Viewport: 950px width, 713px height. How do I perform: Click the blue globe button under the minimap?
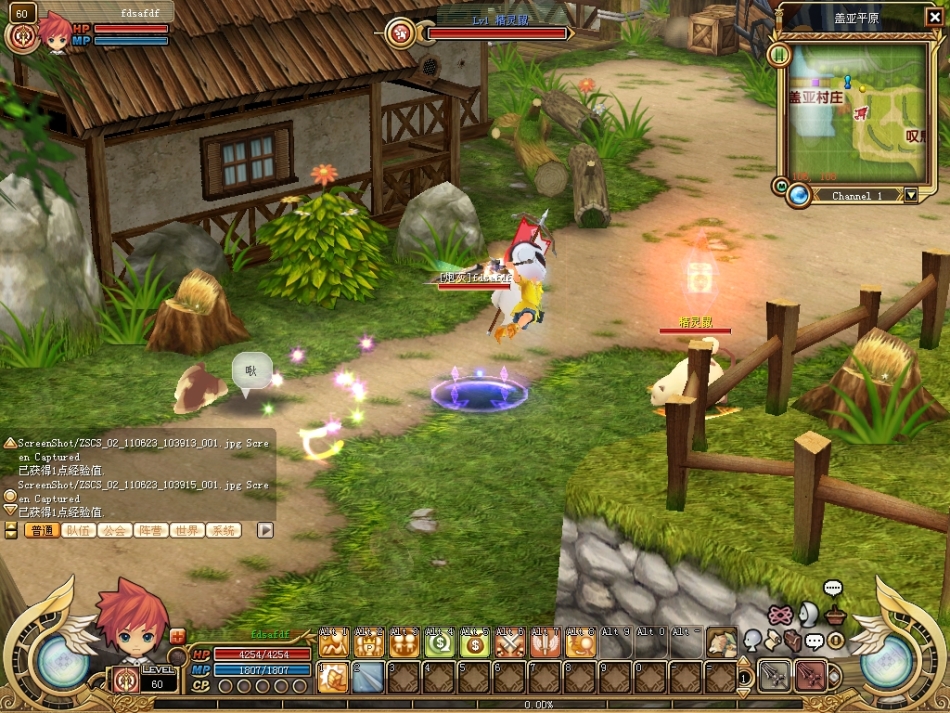coord(798,195)
